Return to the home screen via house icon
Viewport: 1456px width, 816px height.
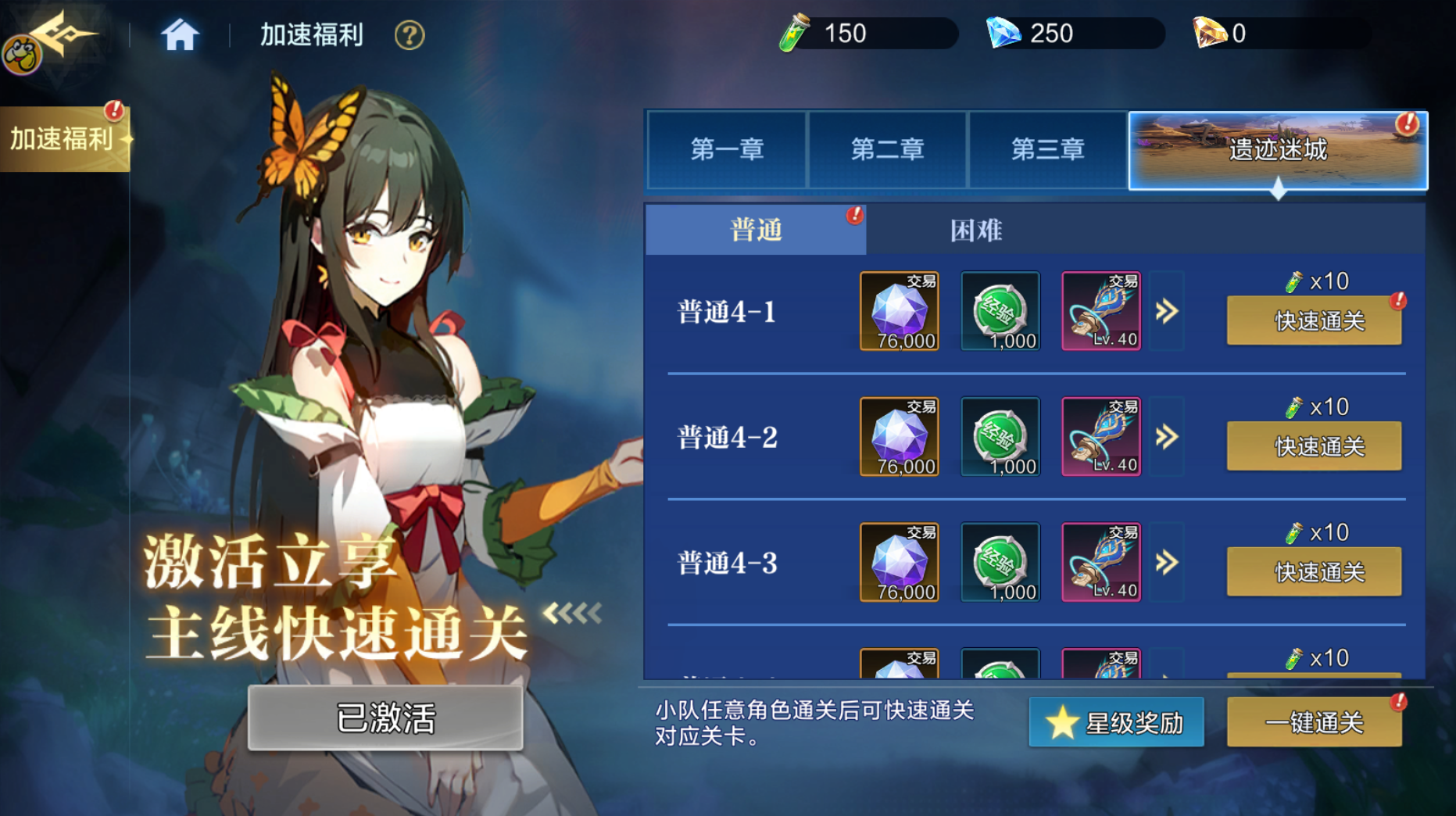click(x=180, y=35)
